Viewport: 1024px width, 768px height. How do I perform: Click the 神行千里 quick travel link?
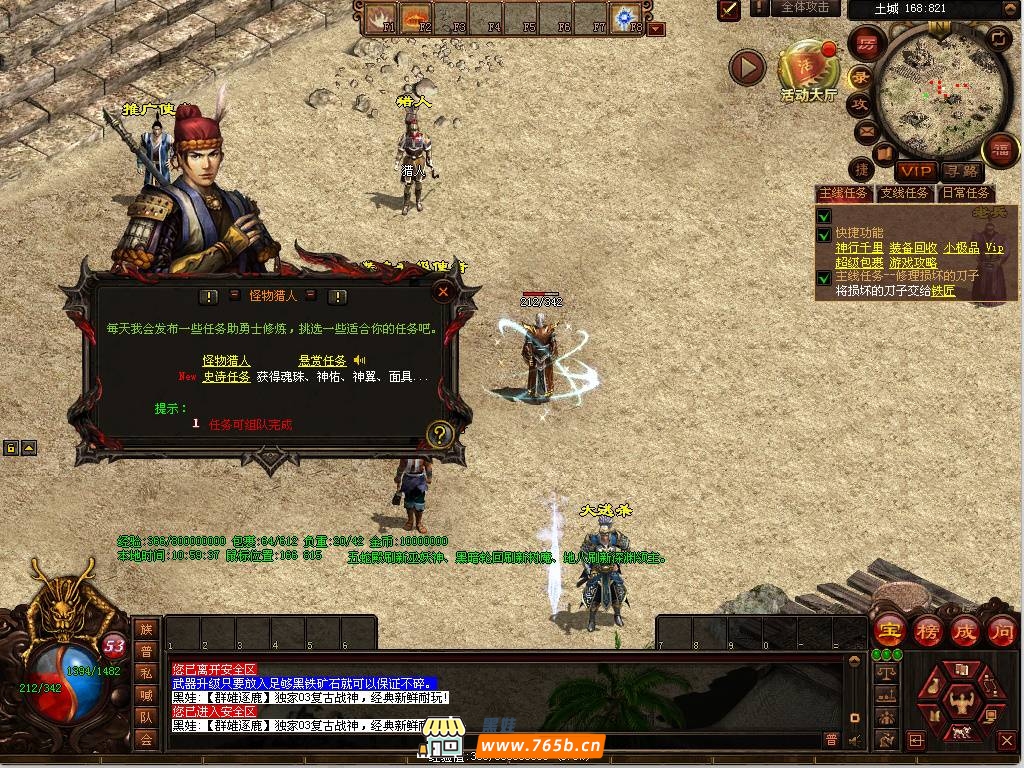[x=859, y=248]
